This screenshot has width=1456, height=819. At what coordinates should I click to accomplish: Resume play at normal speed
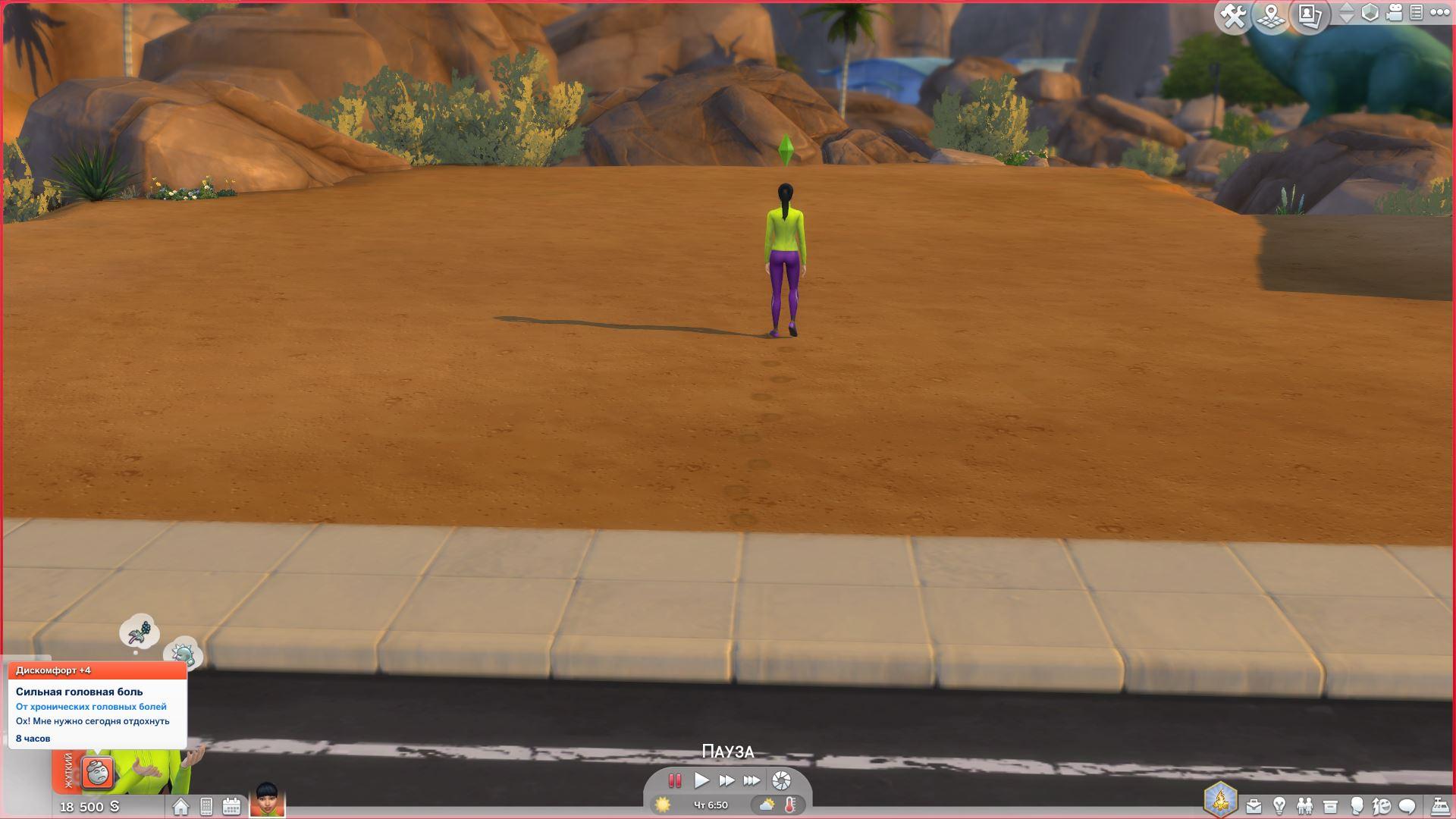pyautogui.click(x=701, y=780)
